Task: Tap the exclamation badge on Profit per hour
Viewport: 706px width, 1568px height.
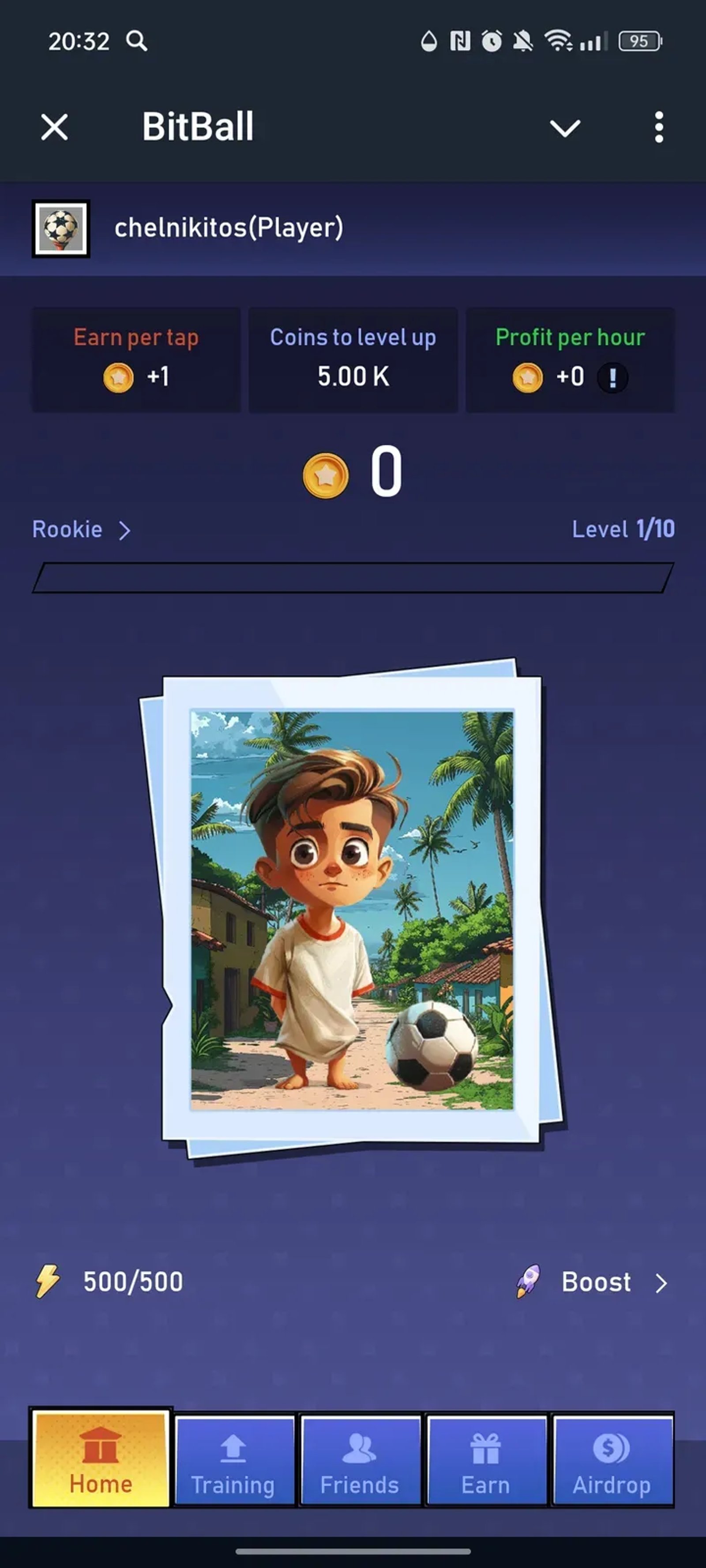Action: [x=611, y=377]
